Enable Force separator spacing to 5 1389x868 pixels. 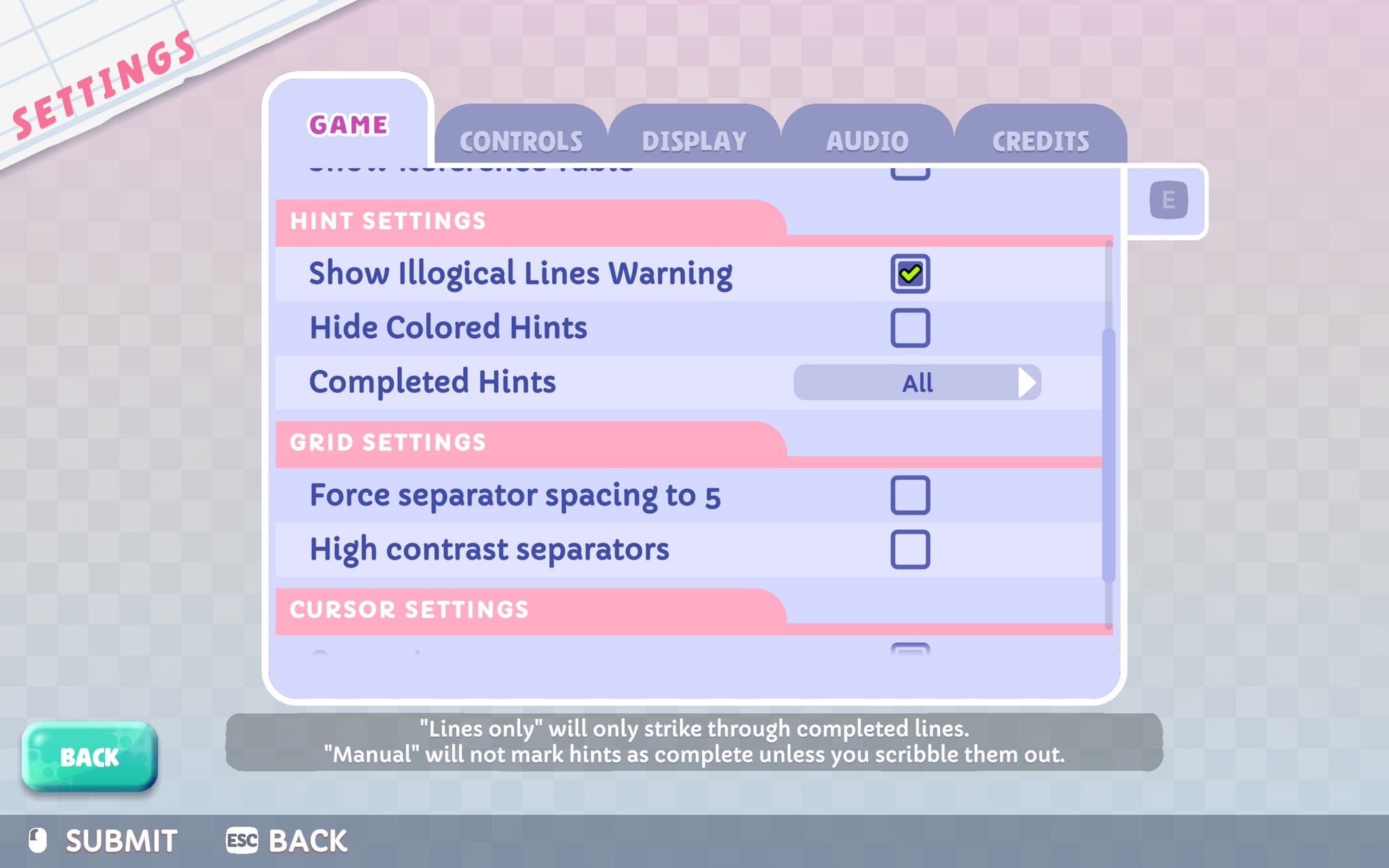[x=910, y=494]
